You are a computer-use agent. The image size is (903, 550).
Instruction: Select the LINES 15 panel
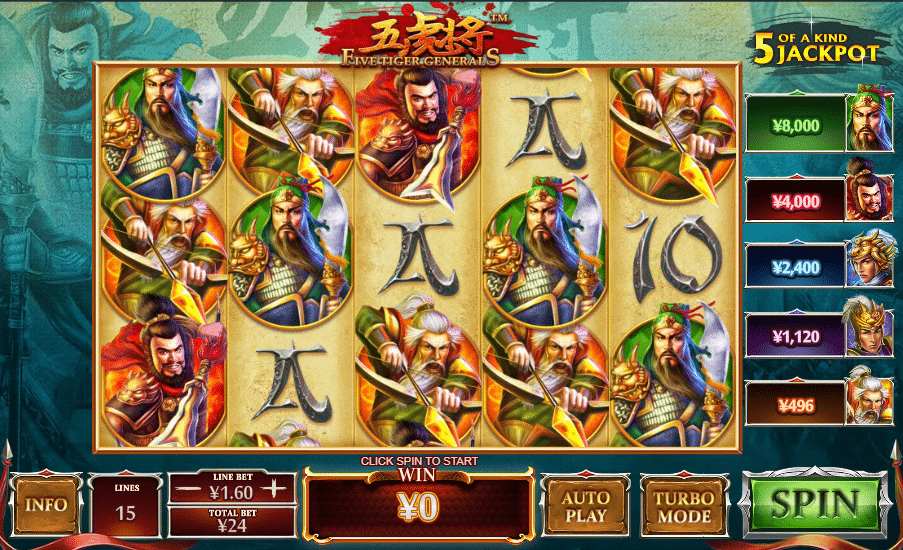(x=126, y=506)
